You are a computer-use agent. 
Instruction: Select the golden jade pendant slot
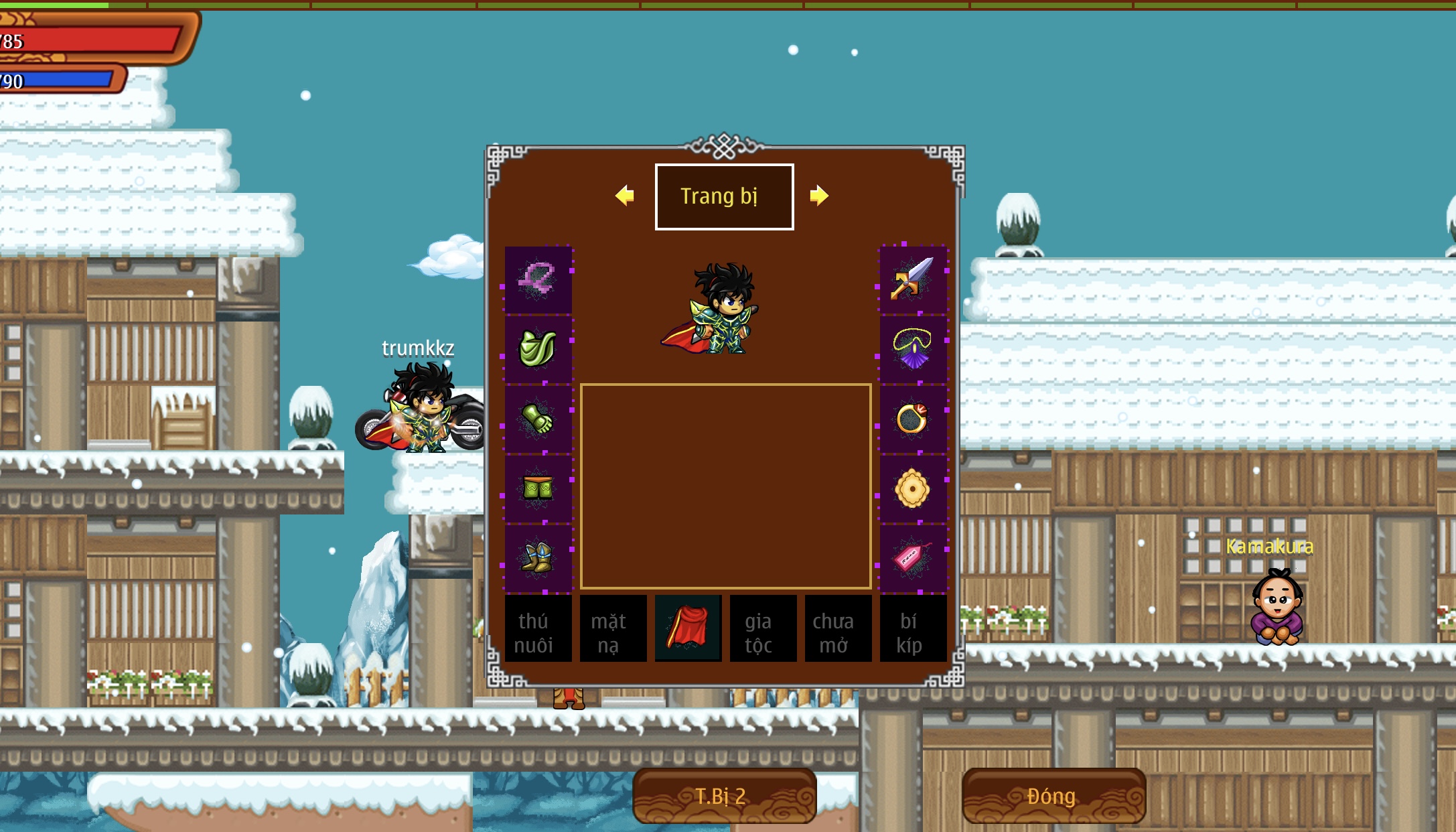click(912, 488)
